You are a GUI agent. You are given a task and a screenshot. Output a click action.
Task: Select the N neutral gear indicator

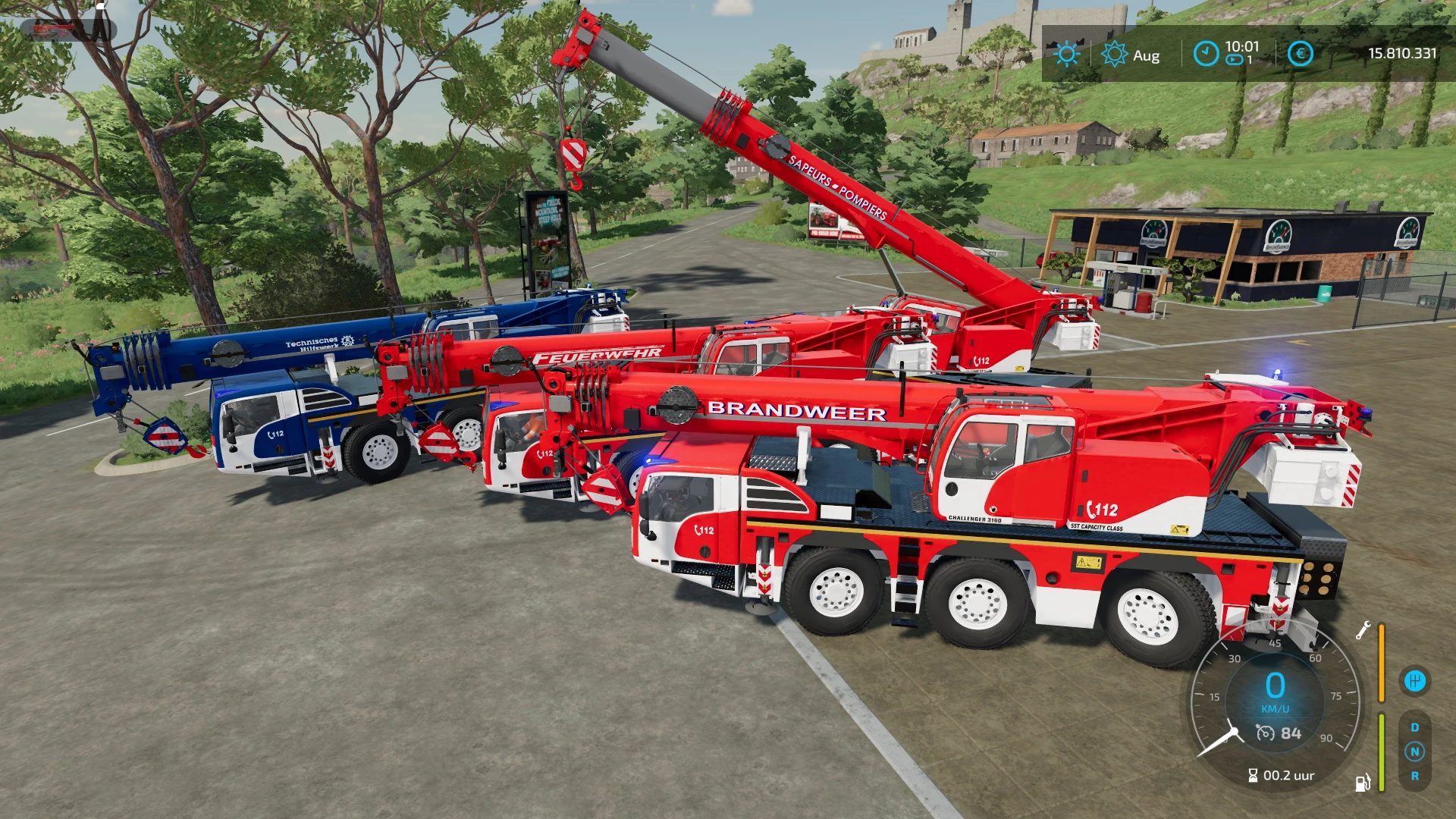point(1415,751)
